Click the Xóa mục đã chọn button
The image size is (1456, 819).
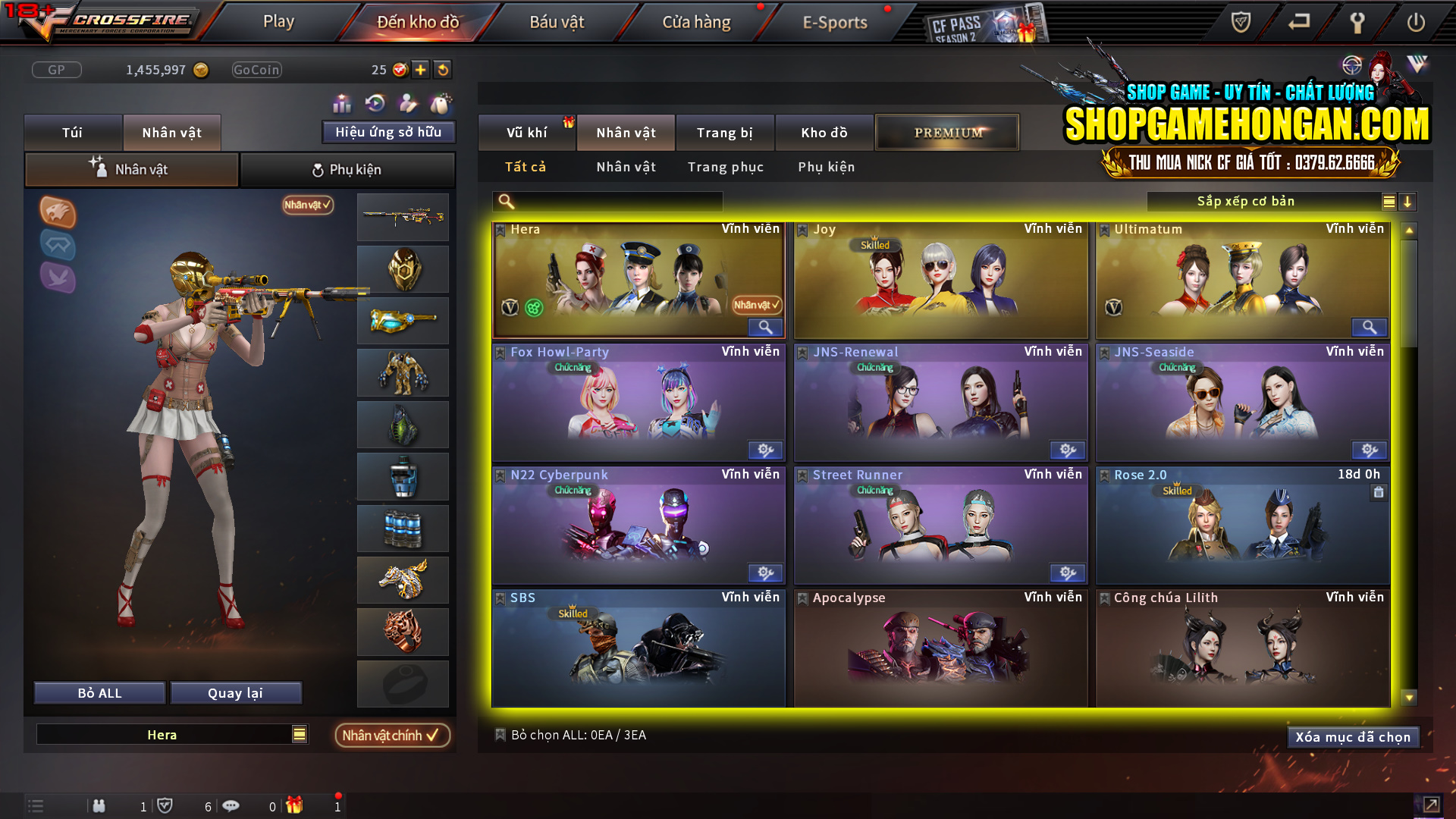(x=1353, y=736)
